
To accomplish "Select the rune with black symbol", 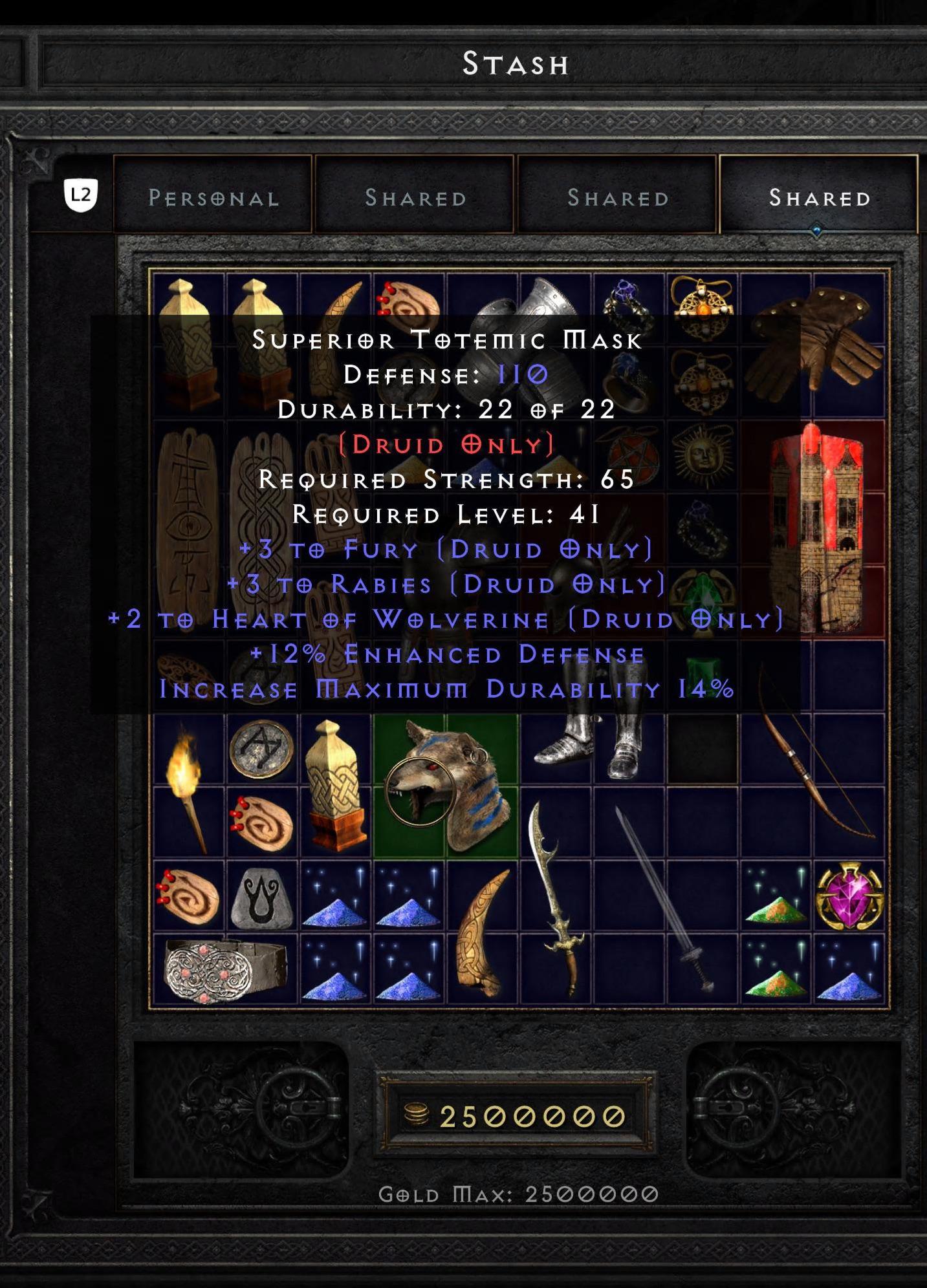I will tap(262, 899).
